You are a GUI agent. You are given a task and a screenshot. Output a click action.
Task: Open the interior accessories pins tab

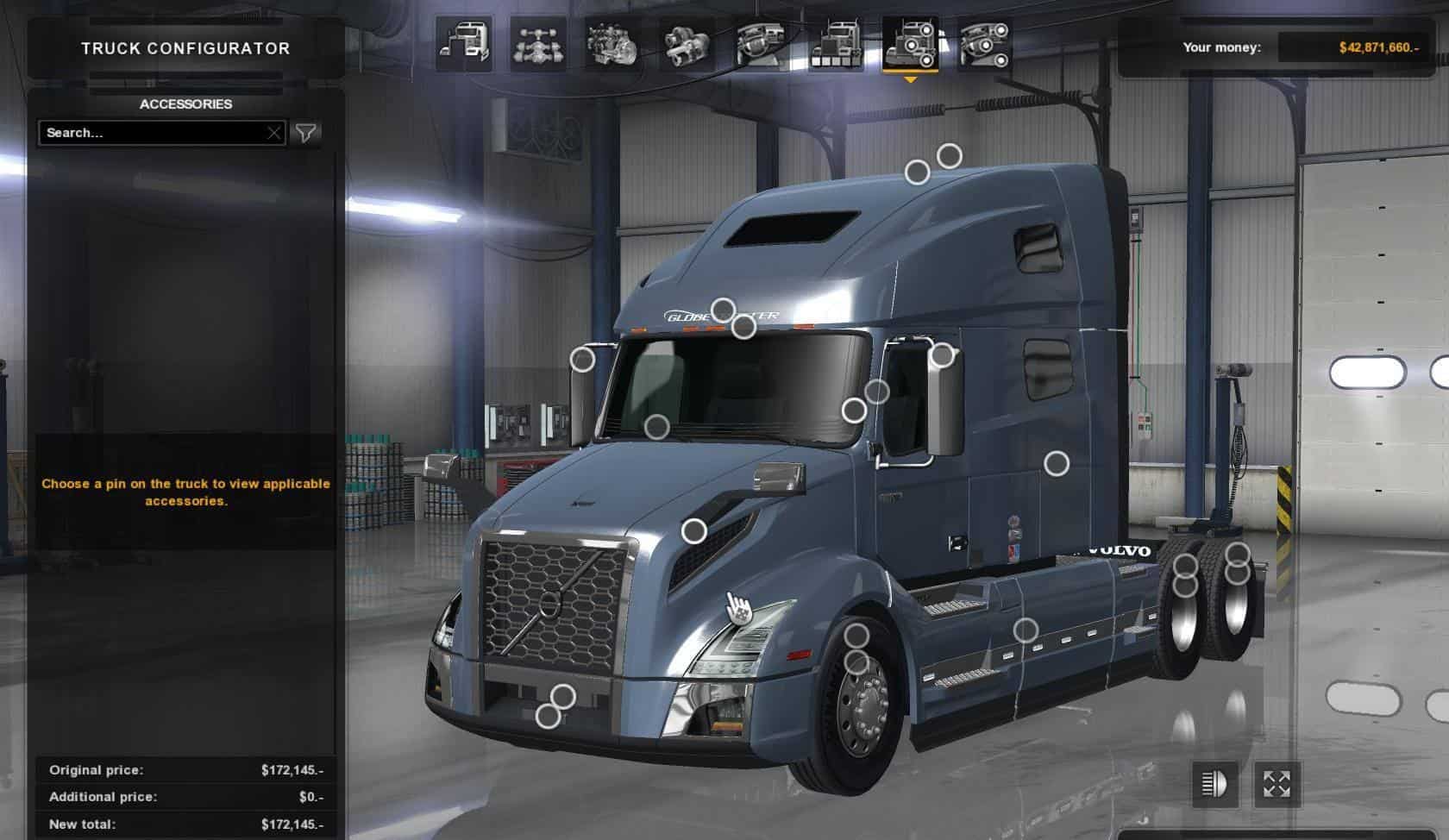click(984, 43)
